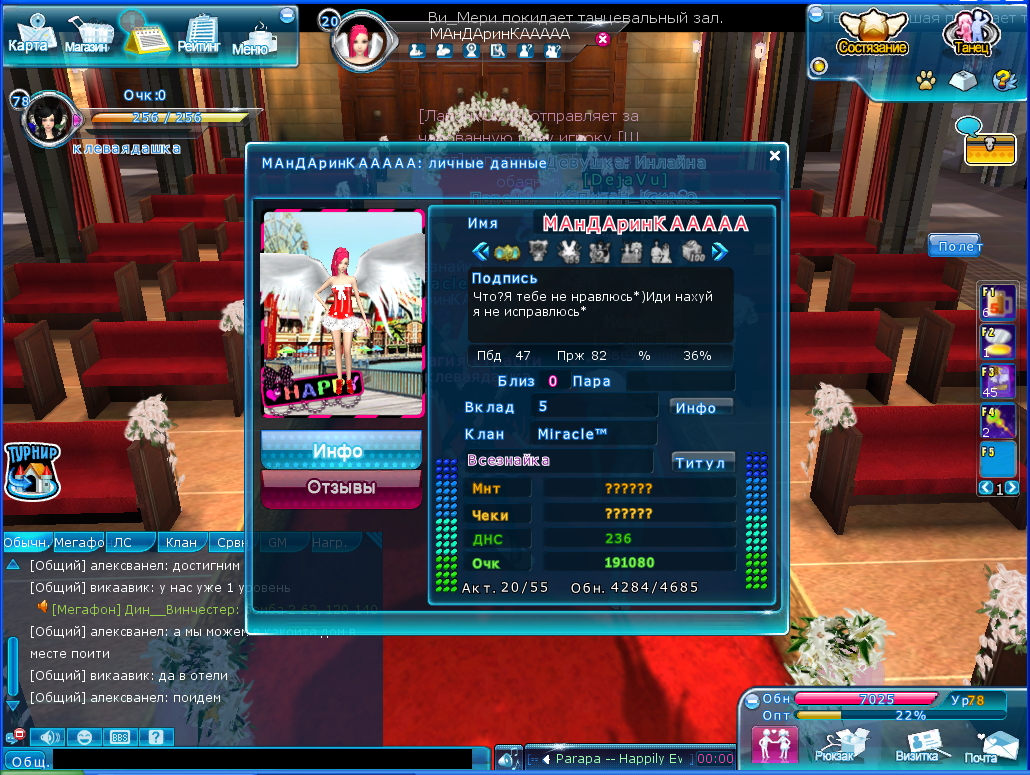
Task: Open the Карта map menu
Action: (27, 33)
